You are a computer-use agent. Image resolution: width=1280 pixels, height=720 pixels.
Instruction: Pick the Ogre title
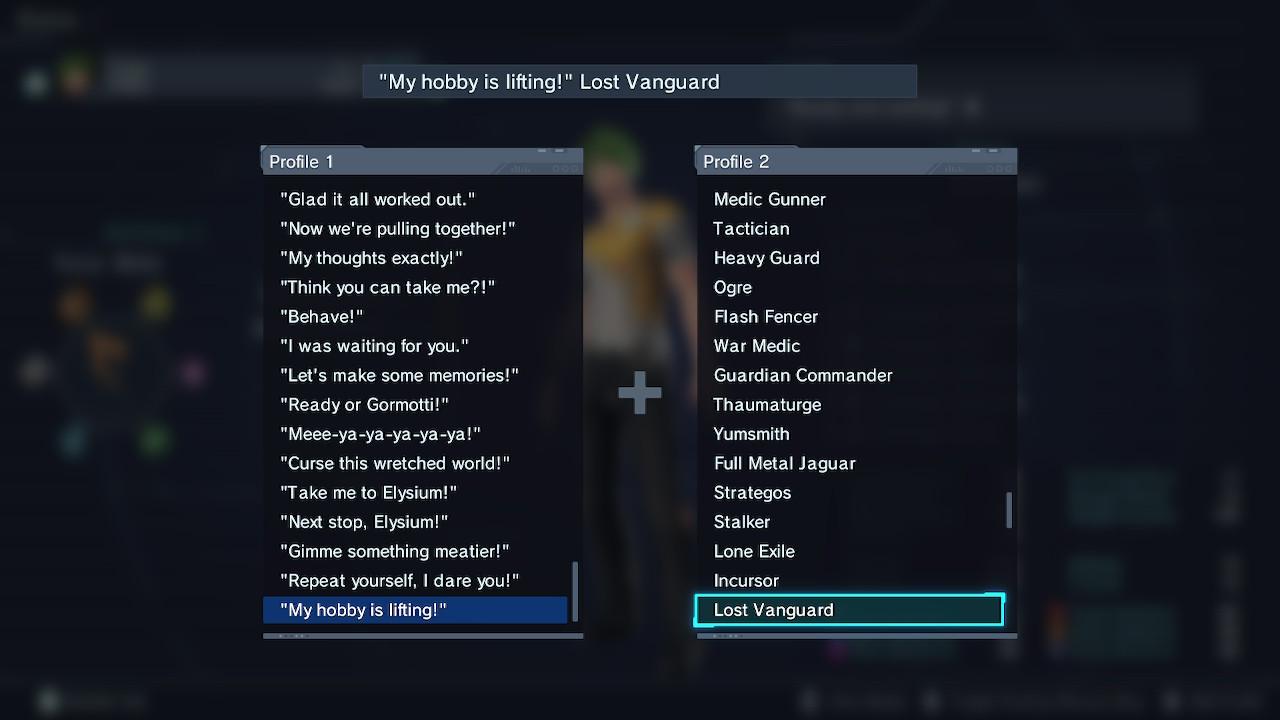click(732, 287)
